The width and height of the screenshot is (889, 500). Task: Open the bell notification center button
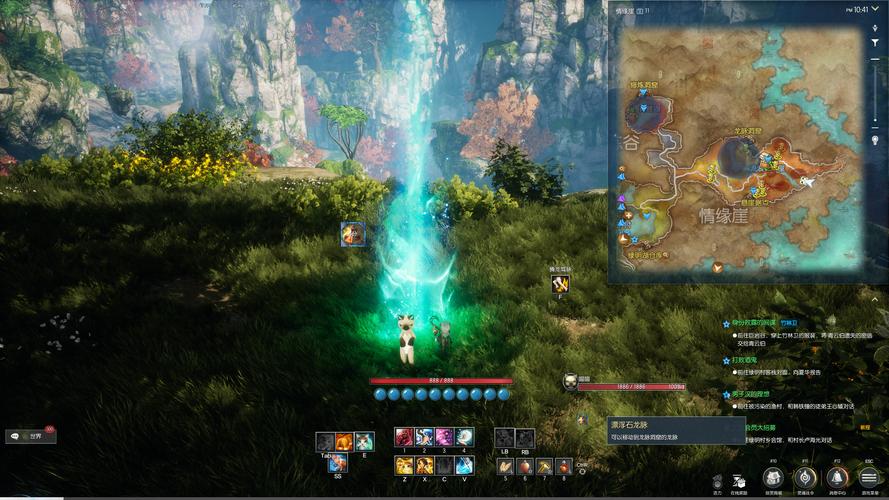pyautogui.click(x=838, y=478)
